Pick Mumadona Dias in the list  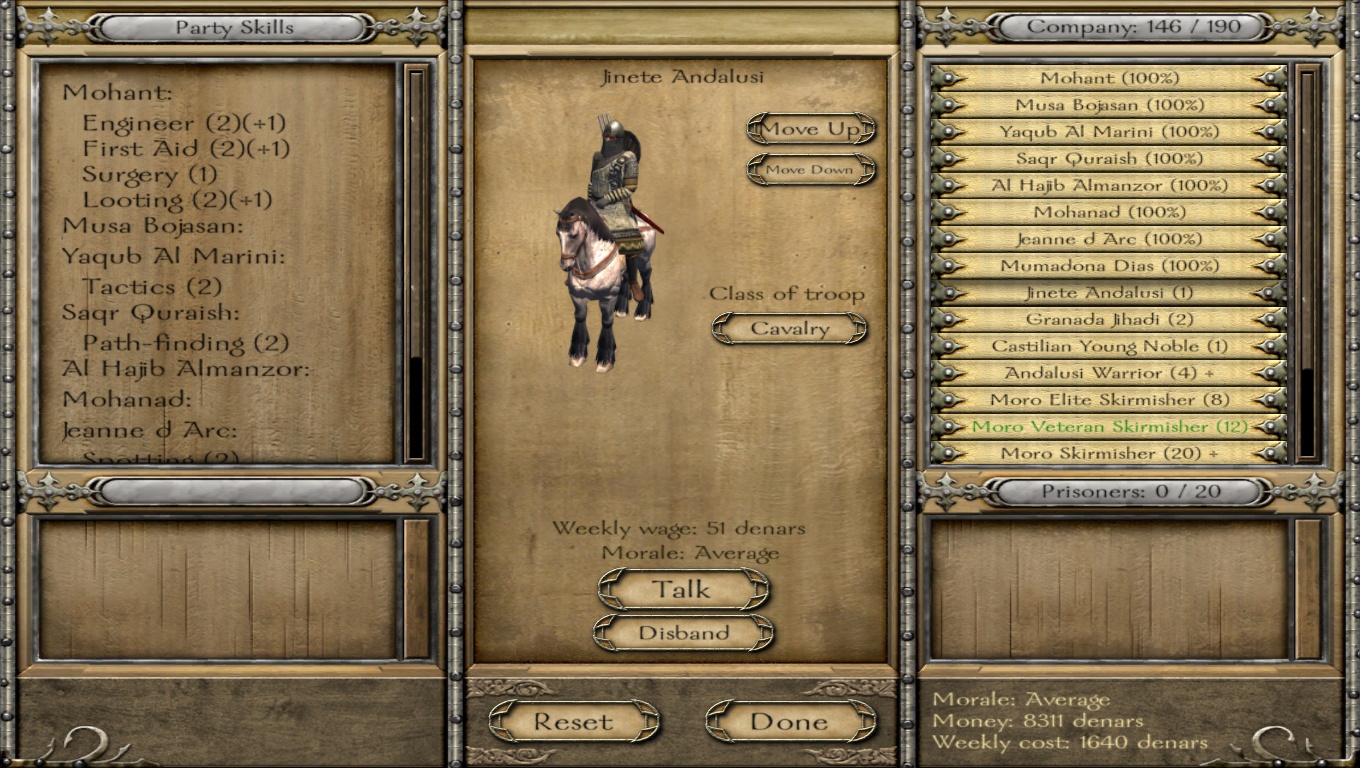[x=1109, y=266]
